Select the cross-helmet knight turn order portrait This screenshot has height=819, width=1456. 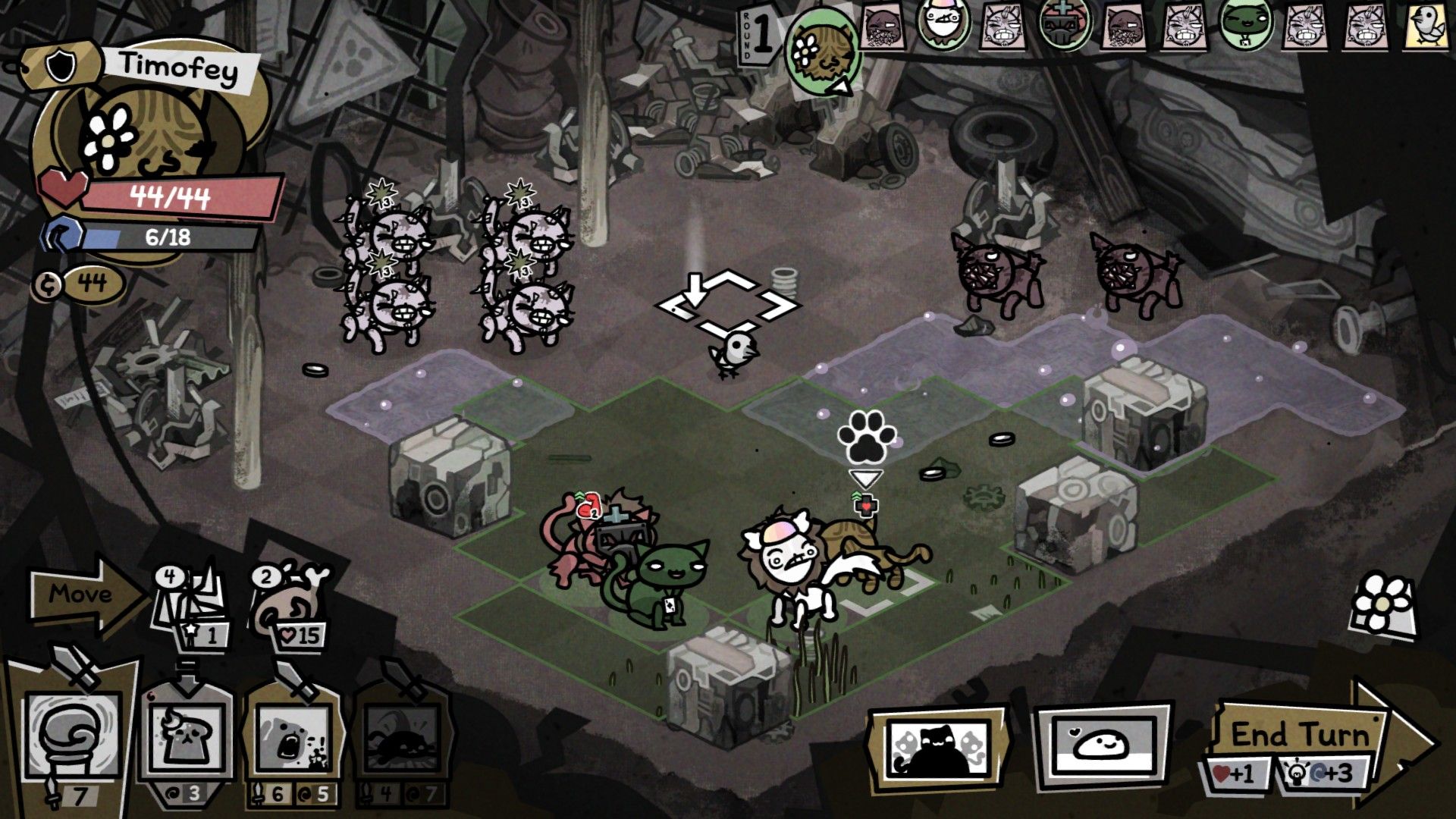point(1064,24)
